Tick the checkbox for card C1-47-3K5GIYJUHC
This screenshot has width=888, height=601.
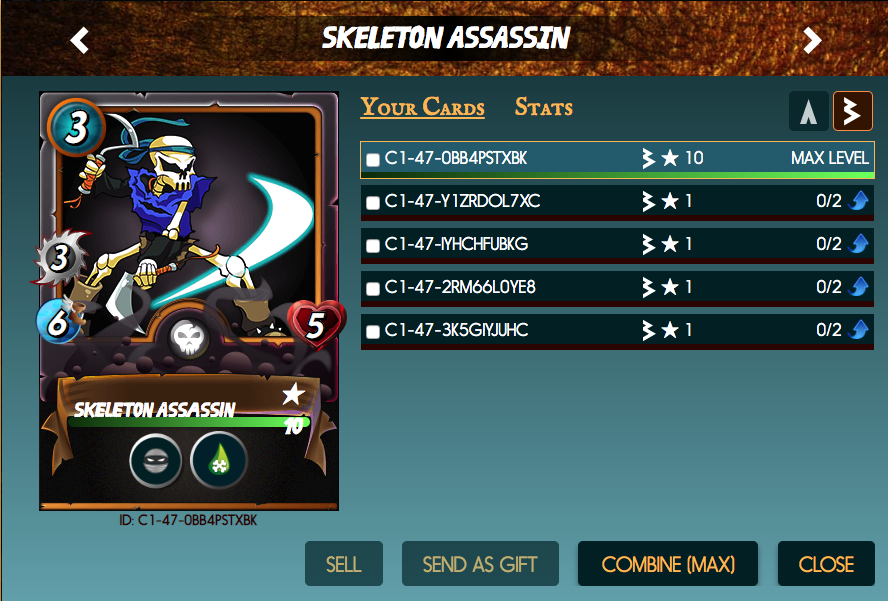coord(373,331)
